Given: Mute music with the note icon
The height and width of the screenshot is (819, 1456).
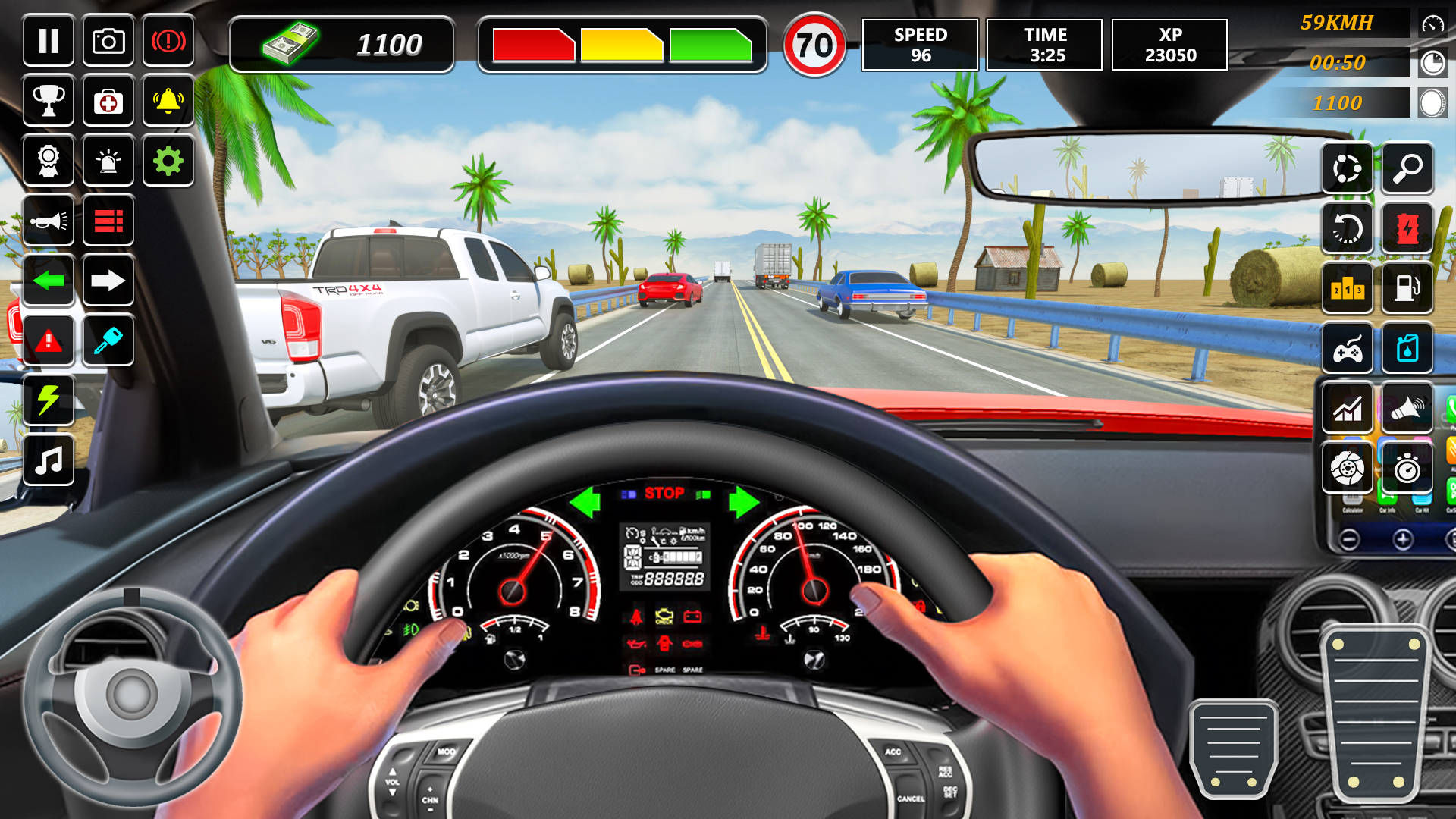Looking at the screenshot, I should coord(49,460).
